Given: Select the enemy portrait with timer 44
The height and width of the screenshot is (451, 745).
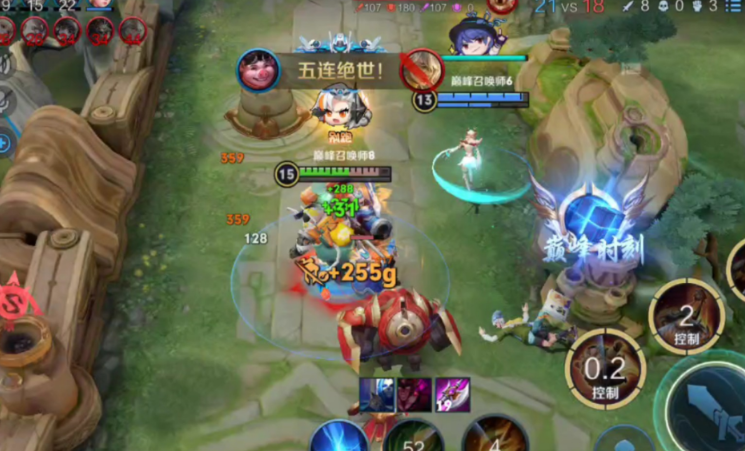Looking at the screenshot, I should tap(132, 30).
